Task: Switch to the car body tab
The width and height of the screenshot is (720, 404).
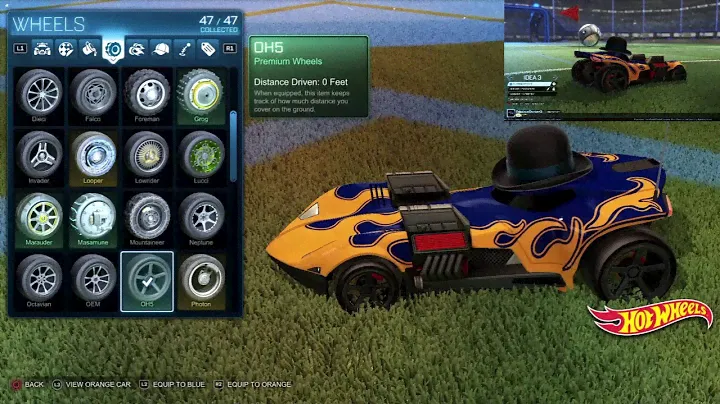Action: coord(43,48)
